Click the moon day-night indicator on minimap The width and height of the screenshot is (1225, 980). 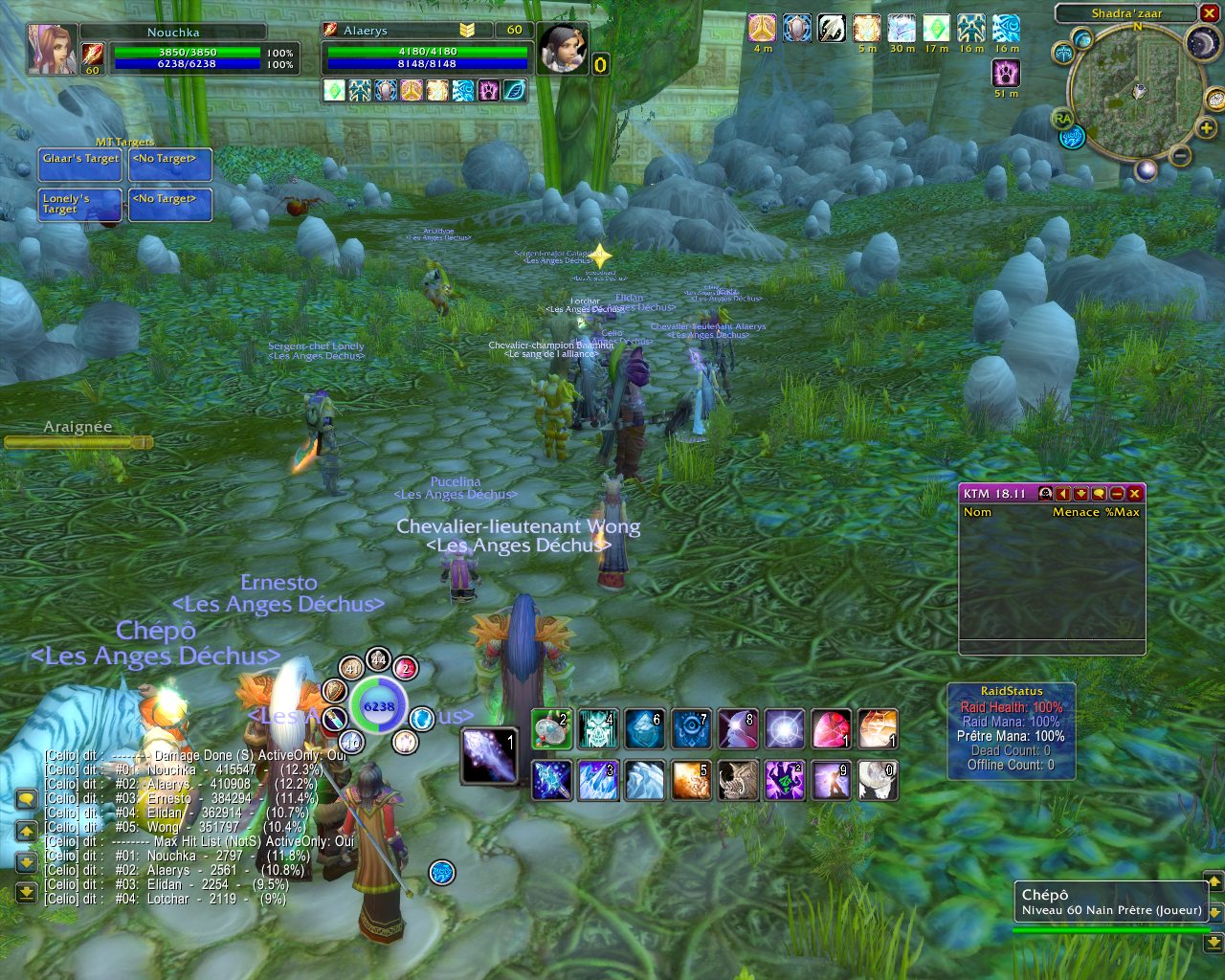[1200, 43]
